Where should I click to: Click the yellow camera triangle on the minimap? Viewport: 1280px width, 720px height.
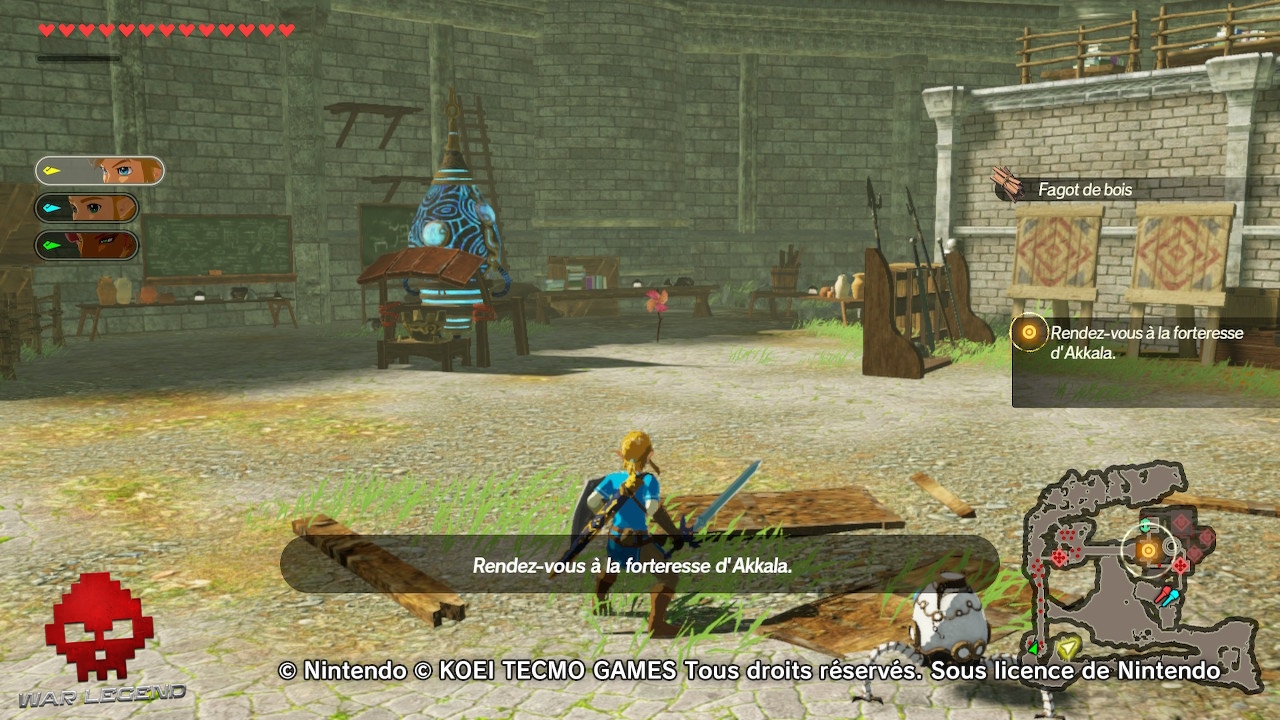pos(1068,648)
